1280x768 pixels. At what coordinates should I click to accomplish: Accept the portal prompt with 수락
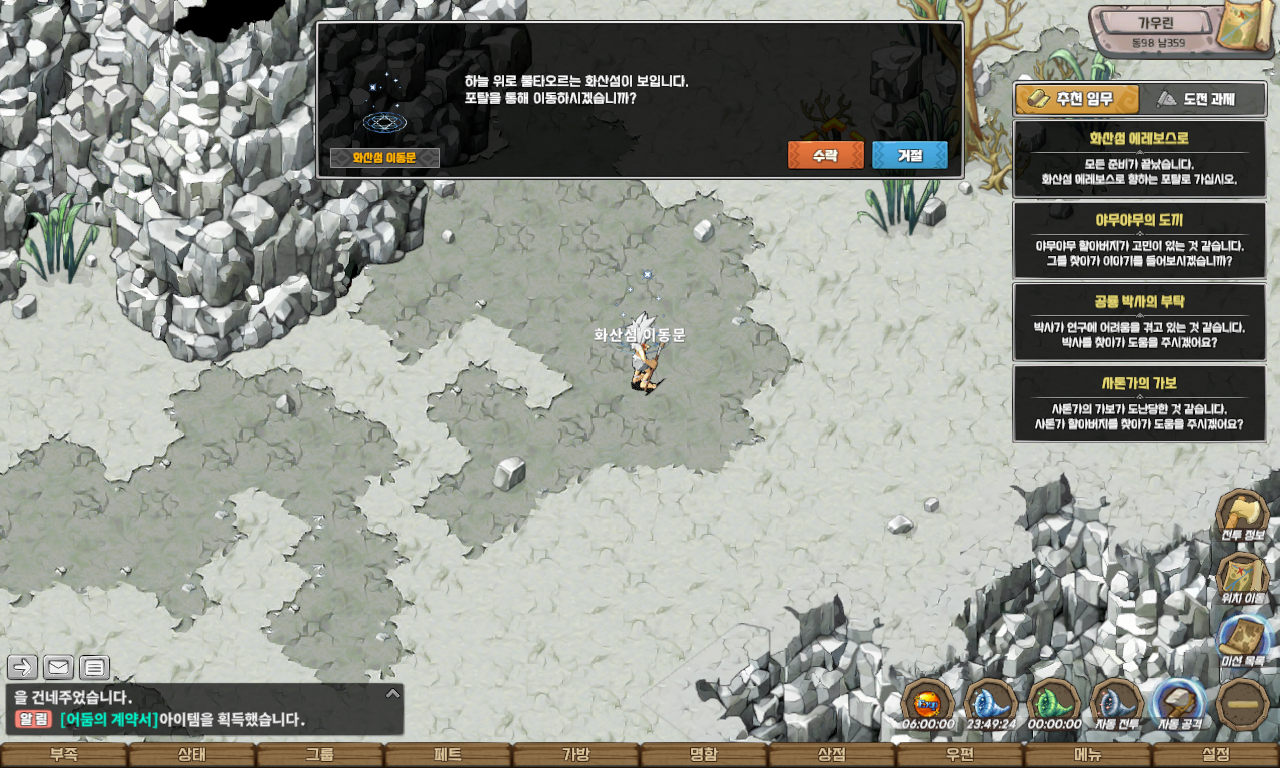click(825, 155)
